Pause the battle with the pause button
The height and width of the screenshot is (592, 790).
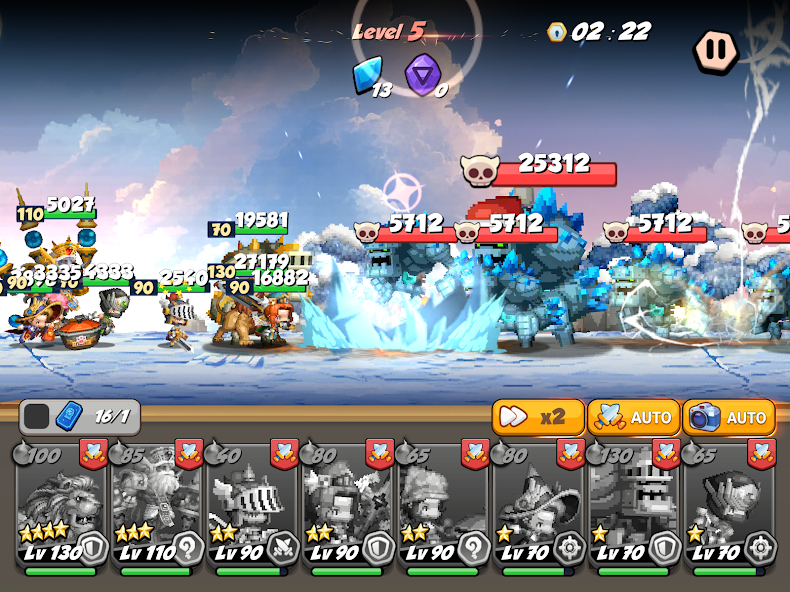tap(716, 50)
